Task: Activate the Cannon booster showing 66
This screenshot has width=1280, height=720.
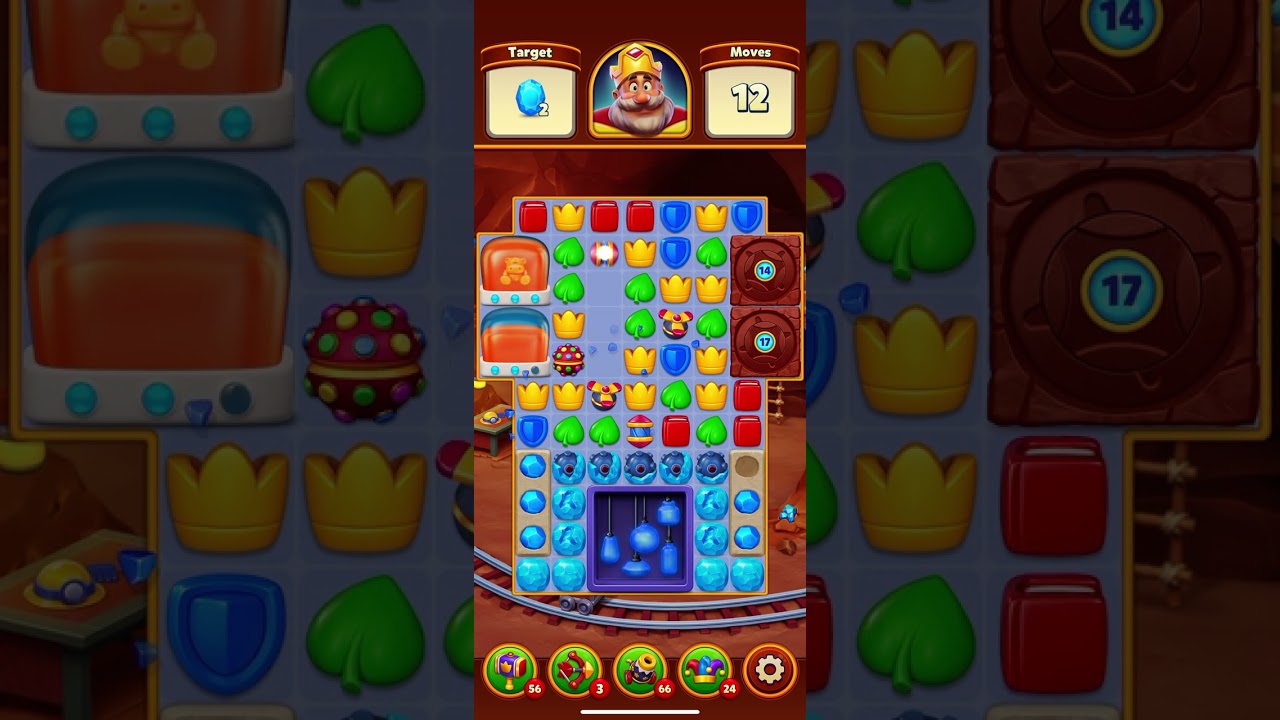Action: [x=640, y=670]
